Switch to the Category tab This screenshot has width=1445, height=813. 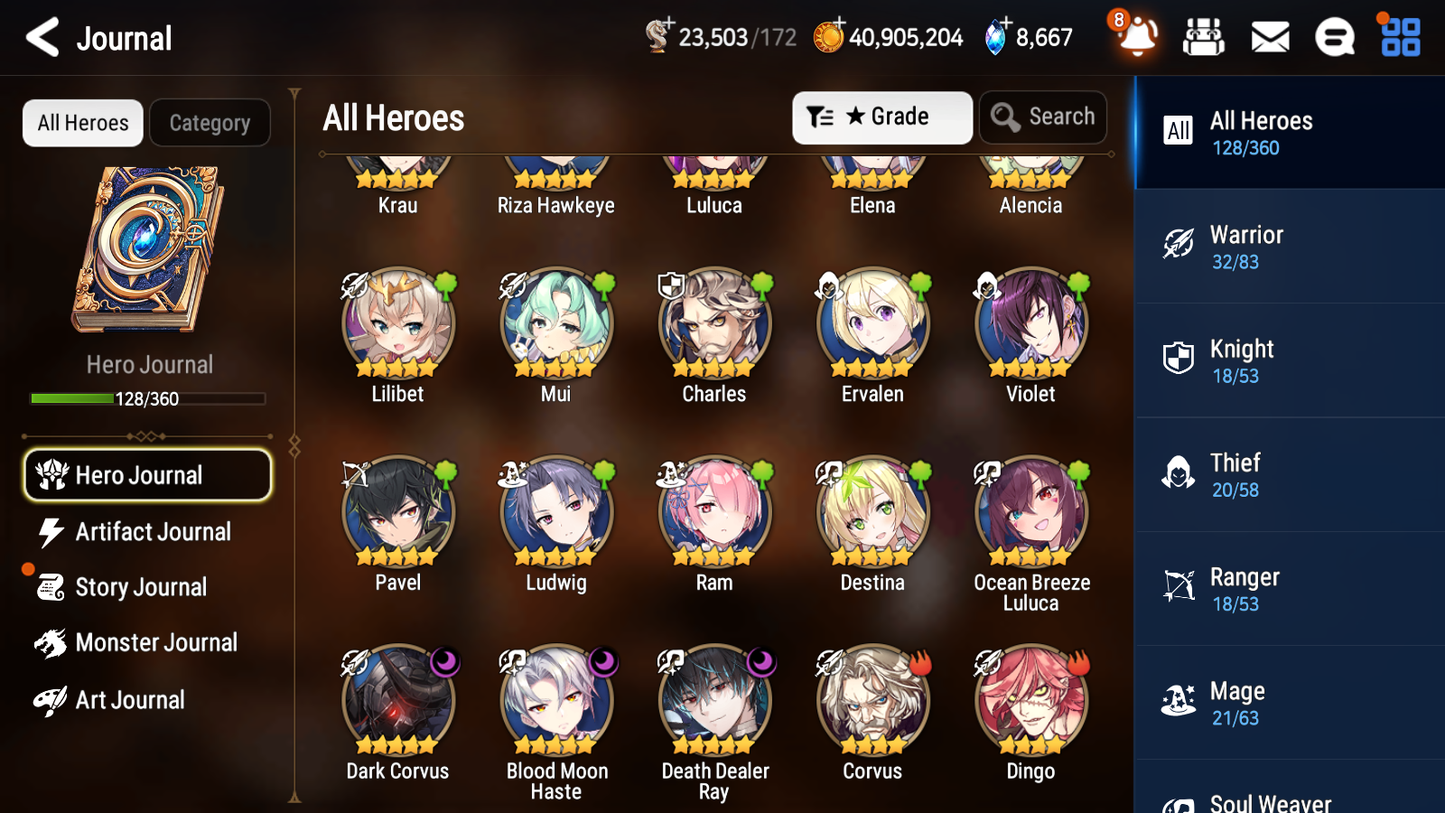tap(210, 122)
